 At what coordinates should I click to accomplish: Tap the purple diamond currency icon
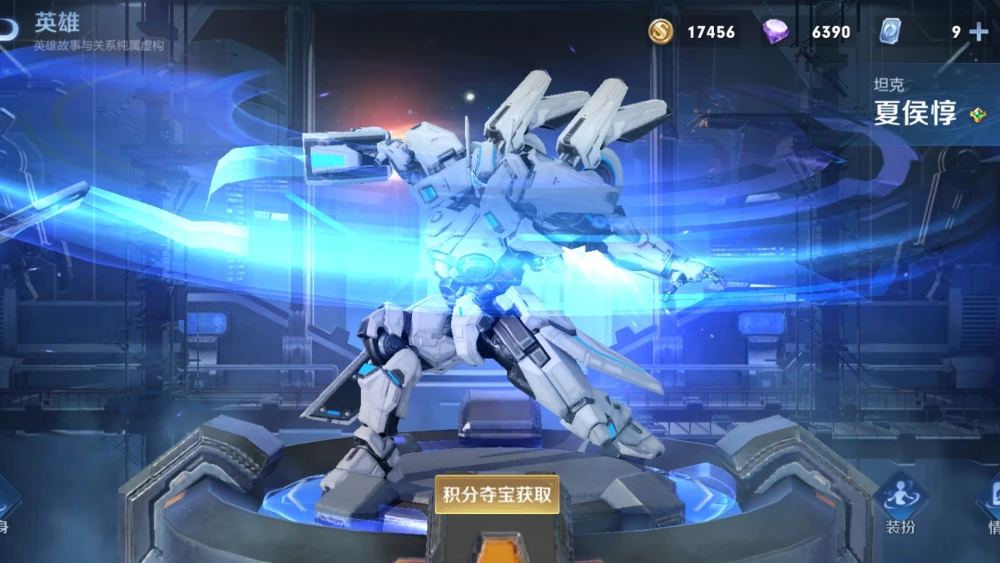click(775, 32)
